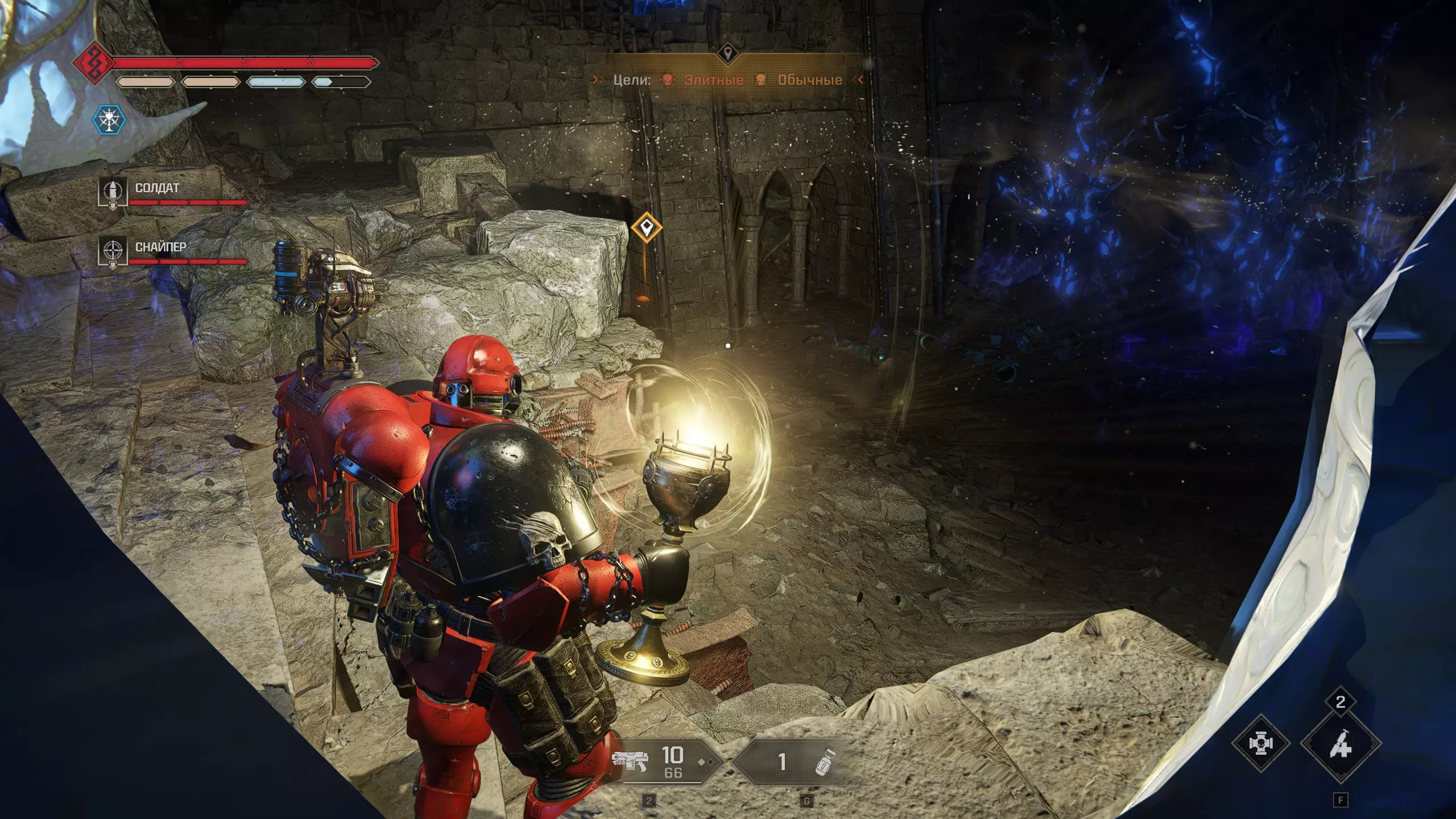1456x819 pixels.
Task: Click the orange objective waypoint marker
Action: [x=646, y=228]
